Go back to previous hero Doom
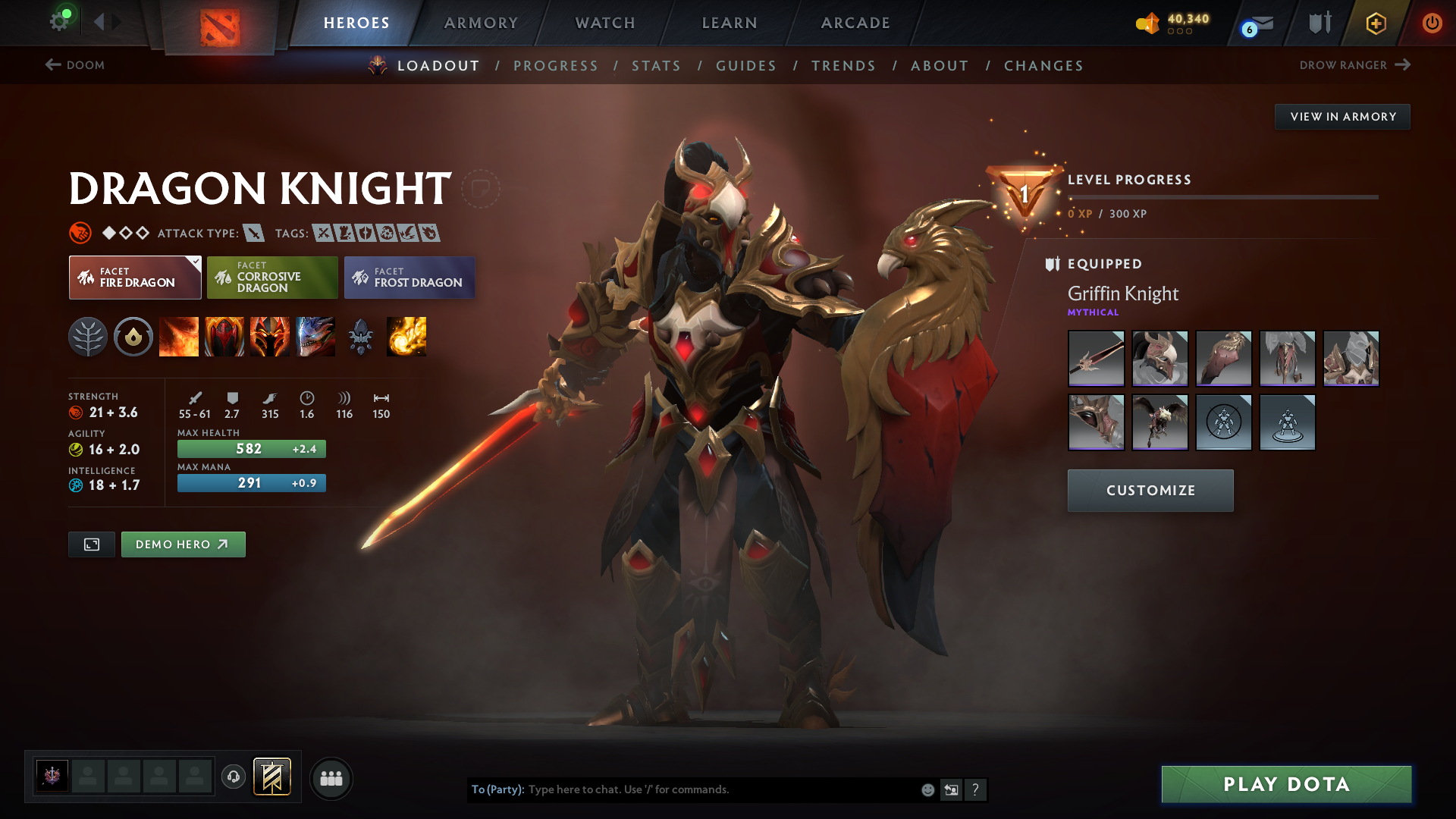Viewport: 1456px width, 819px height. pos(75,65)
